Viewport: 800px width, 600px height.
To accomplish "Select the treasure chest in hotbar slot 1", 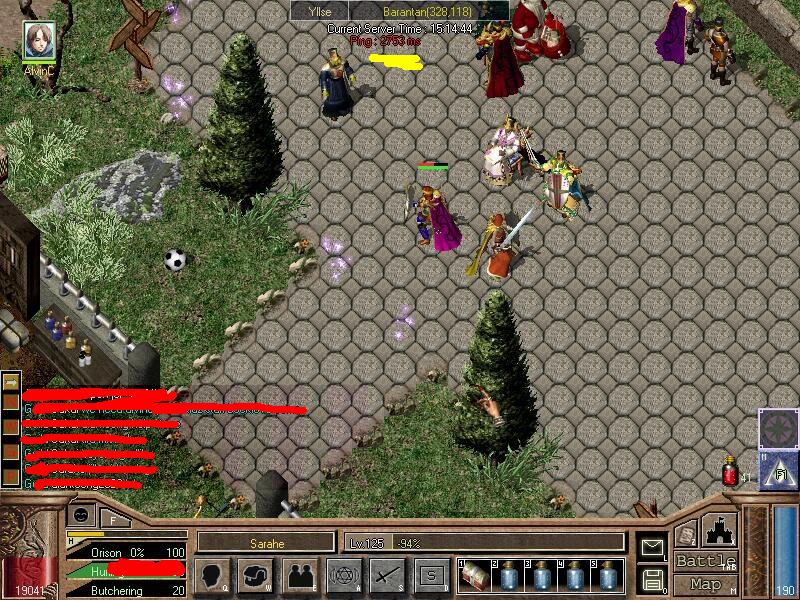I will pyautogui.click(x=476, y=576).
